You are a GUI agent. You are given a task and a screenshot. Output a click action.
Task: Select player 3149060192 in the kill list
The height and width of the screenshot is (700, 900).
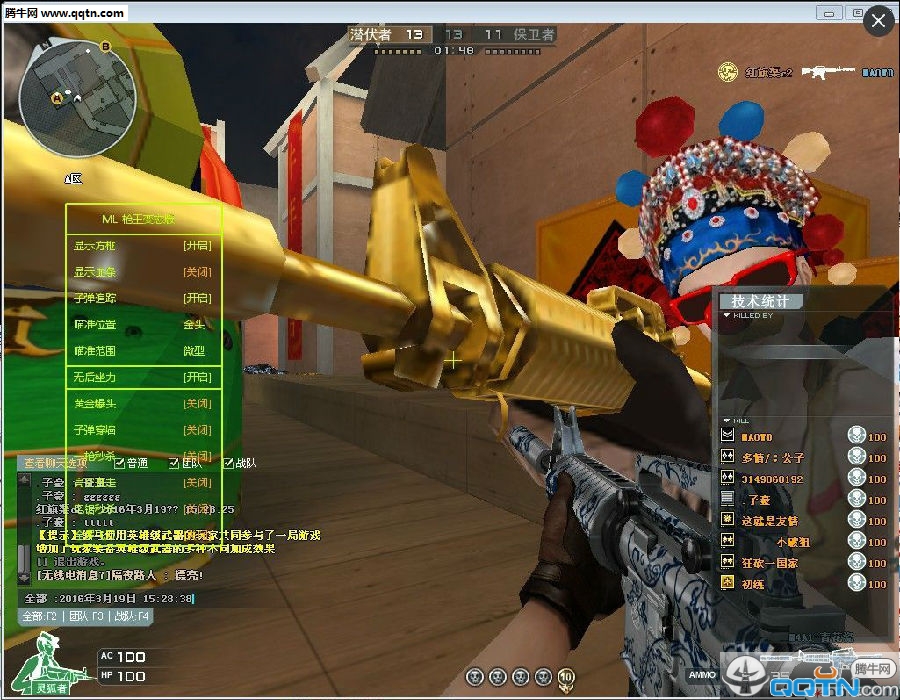click(x=771, y=479)
